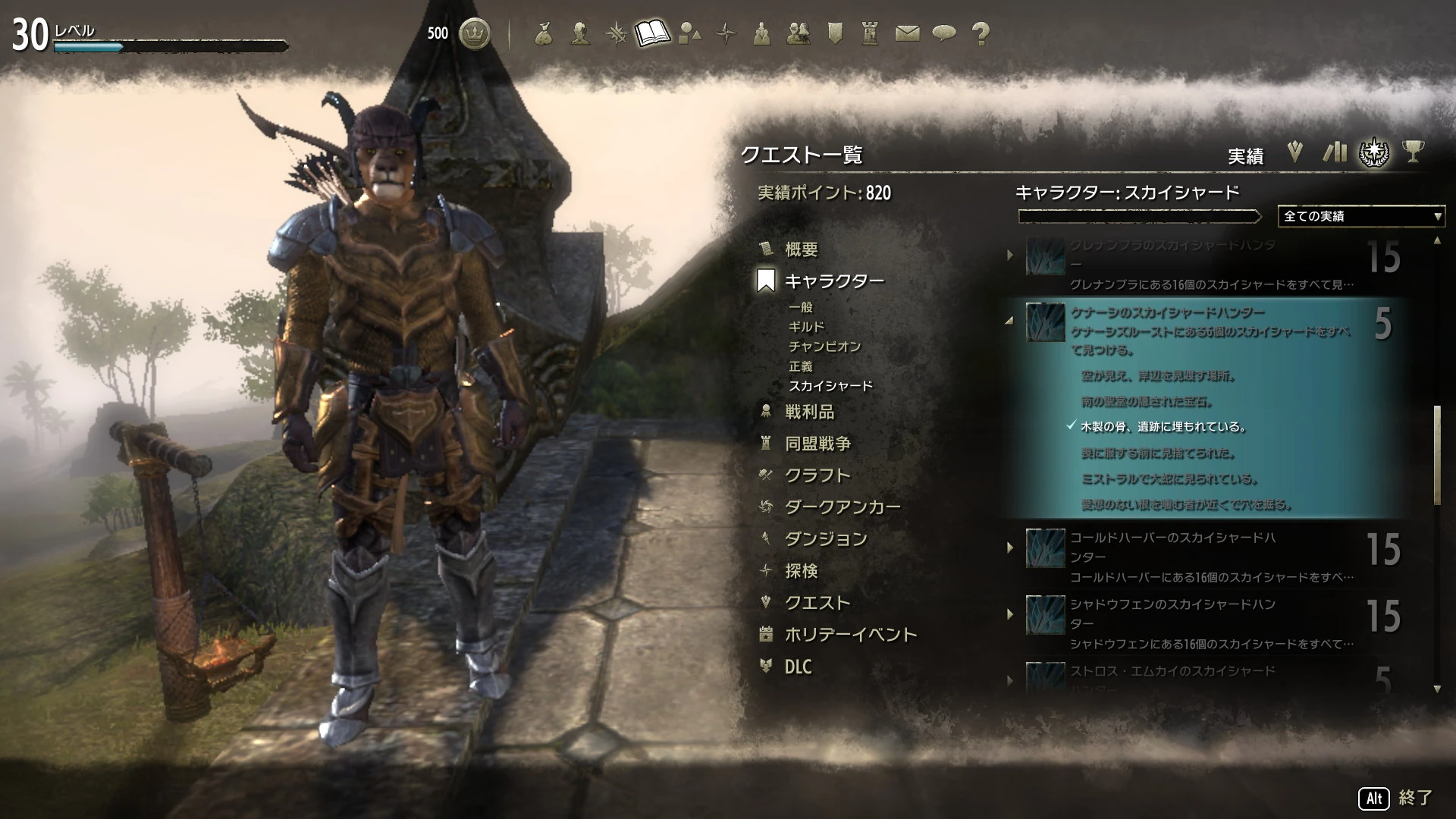Image resolution: width=1456 pixels, height=819 pixels.
Task: Select the crown currency icon near 500
Action: pos(475,33)
